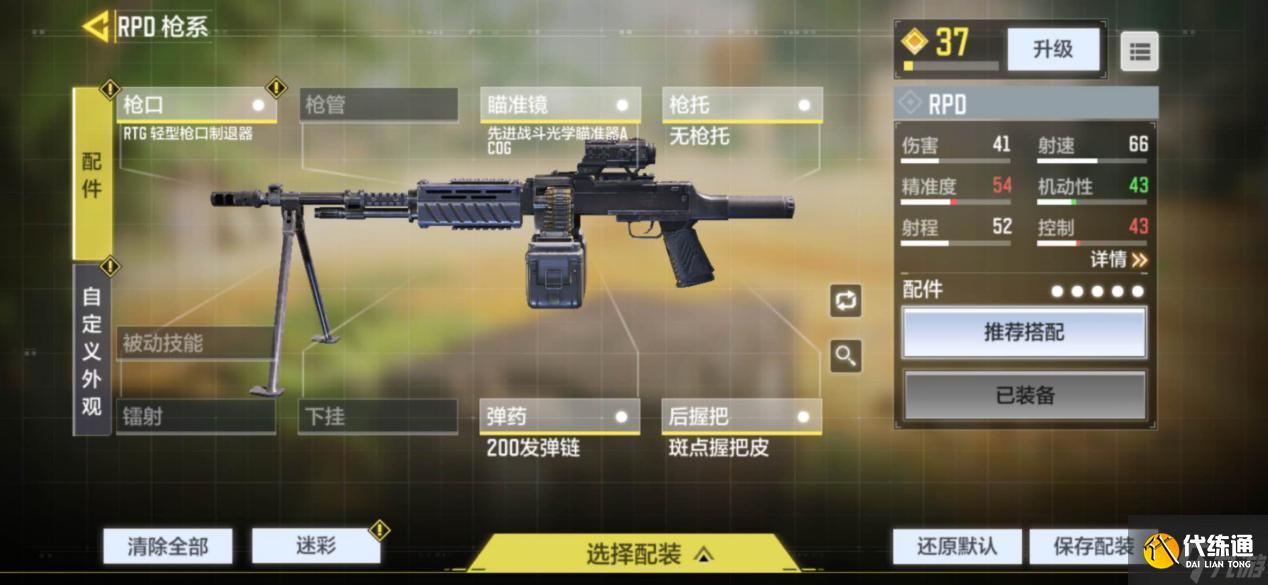Expand the 选择配装 loadout selector
1268x585 pixels.
(x=634, y=553)
